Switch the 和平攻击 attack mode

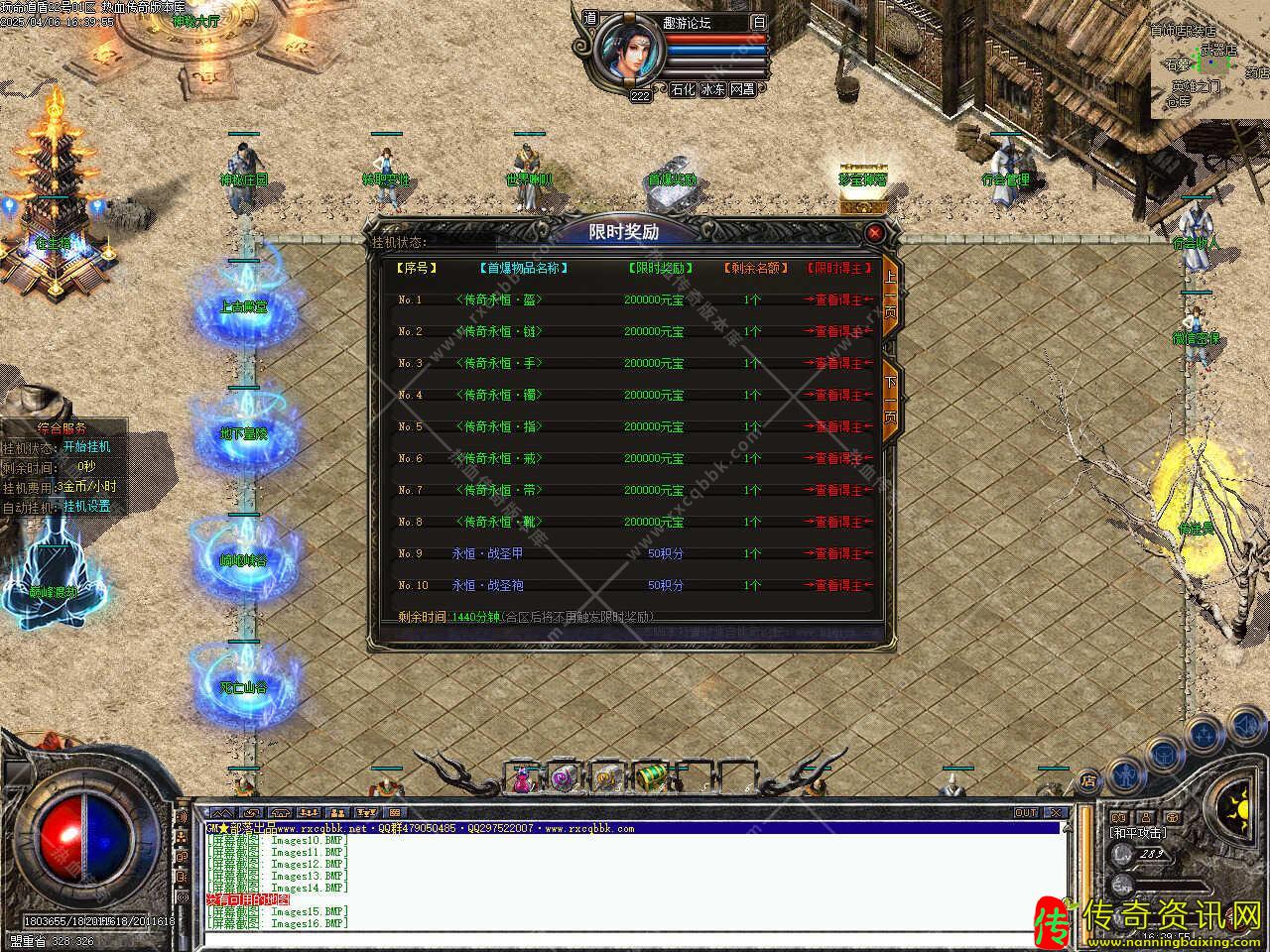tap(1137, 833)
